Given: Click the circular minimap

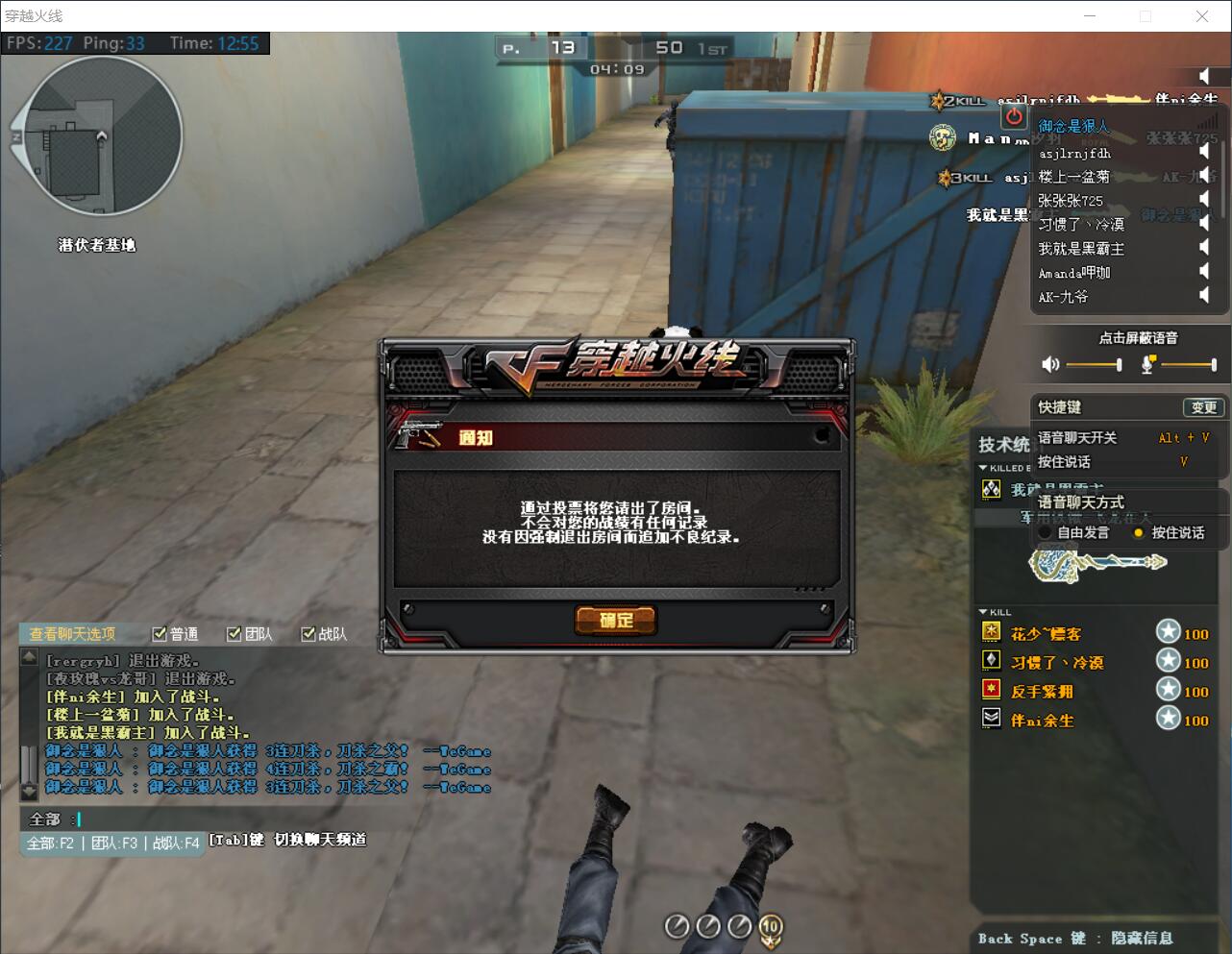Looking at the screenshot, I should pos(96,135).
